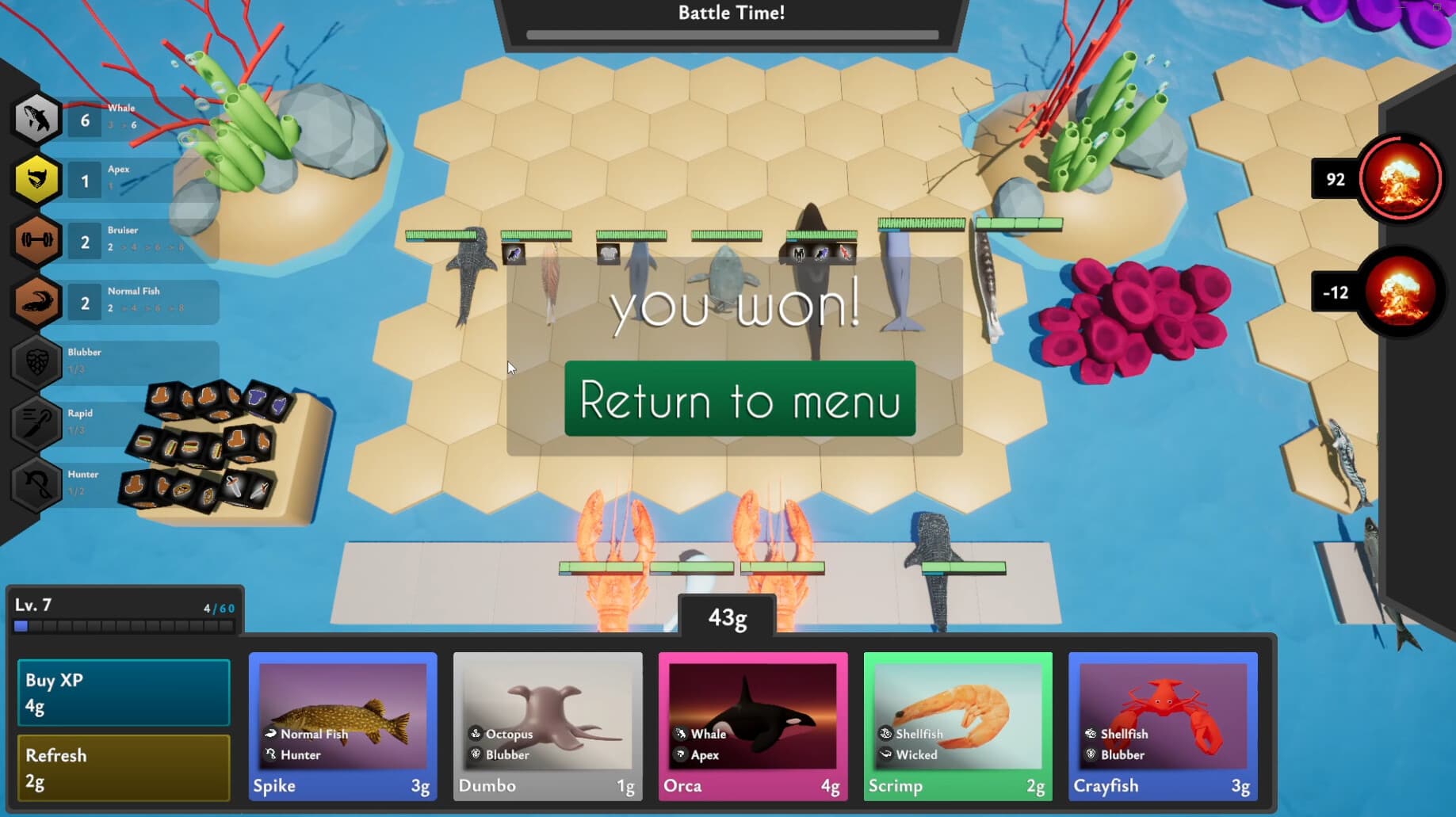
Task: Select the Hunter hook synergy icon
Action: [35, 485]
